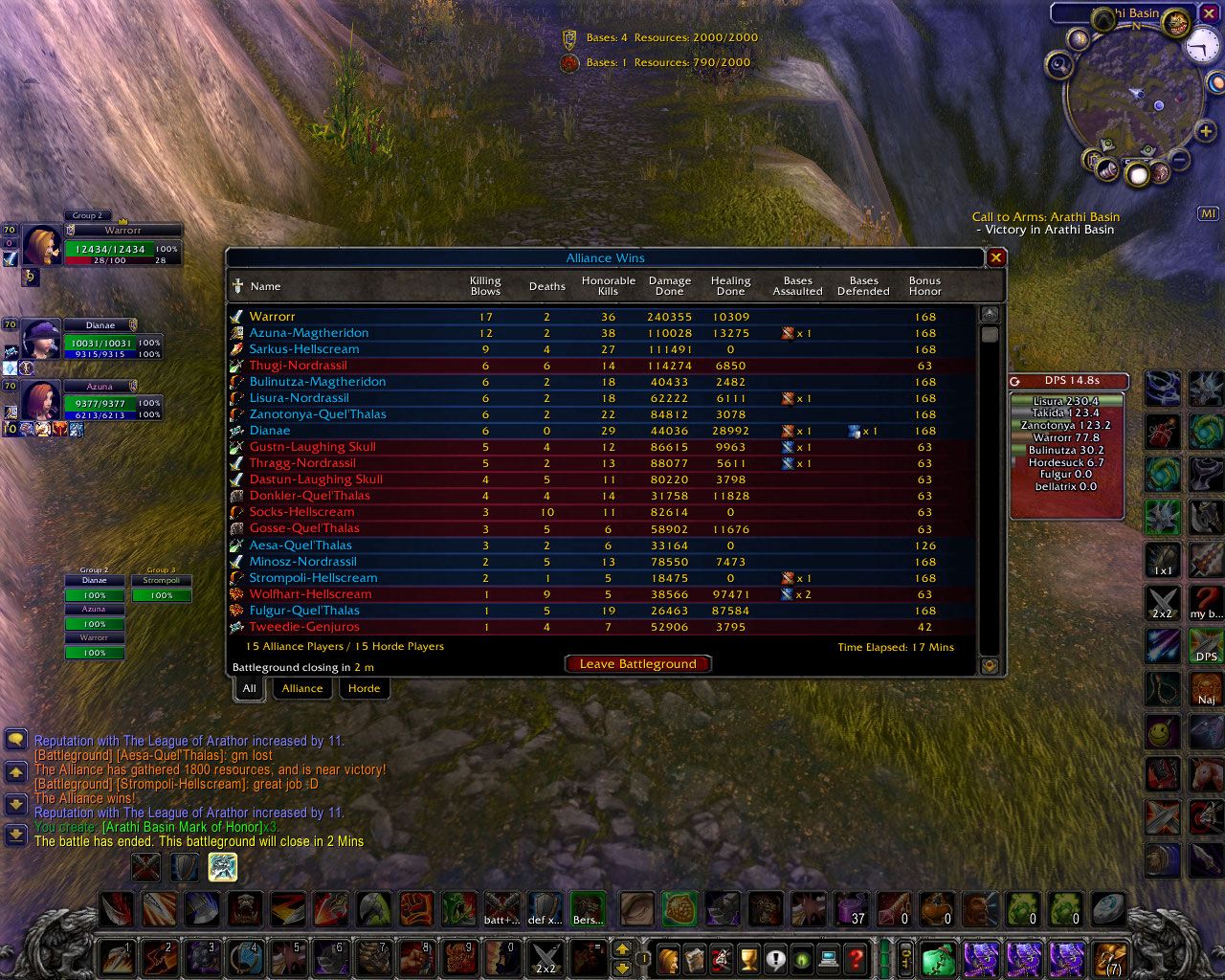Screen dimensions: 1225x980
Task: Select Fulgur-Quel'Thalas in the score list
Action: (x=304, y=611)
